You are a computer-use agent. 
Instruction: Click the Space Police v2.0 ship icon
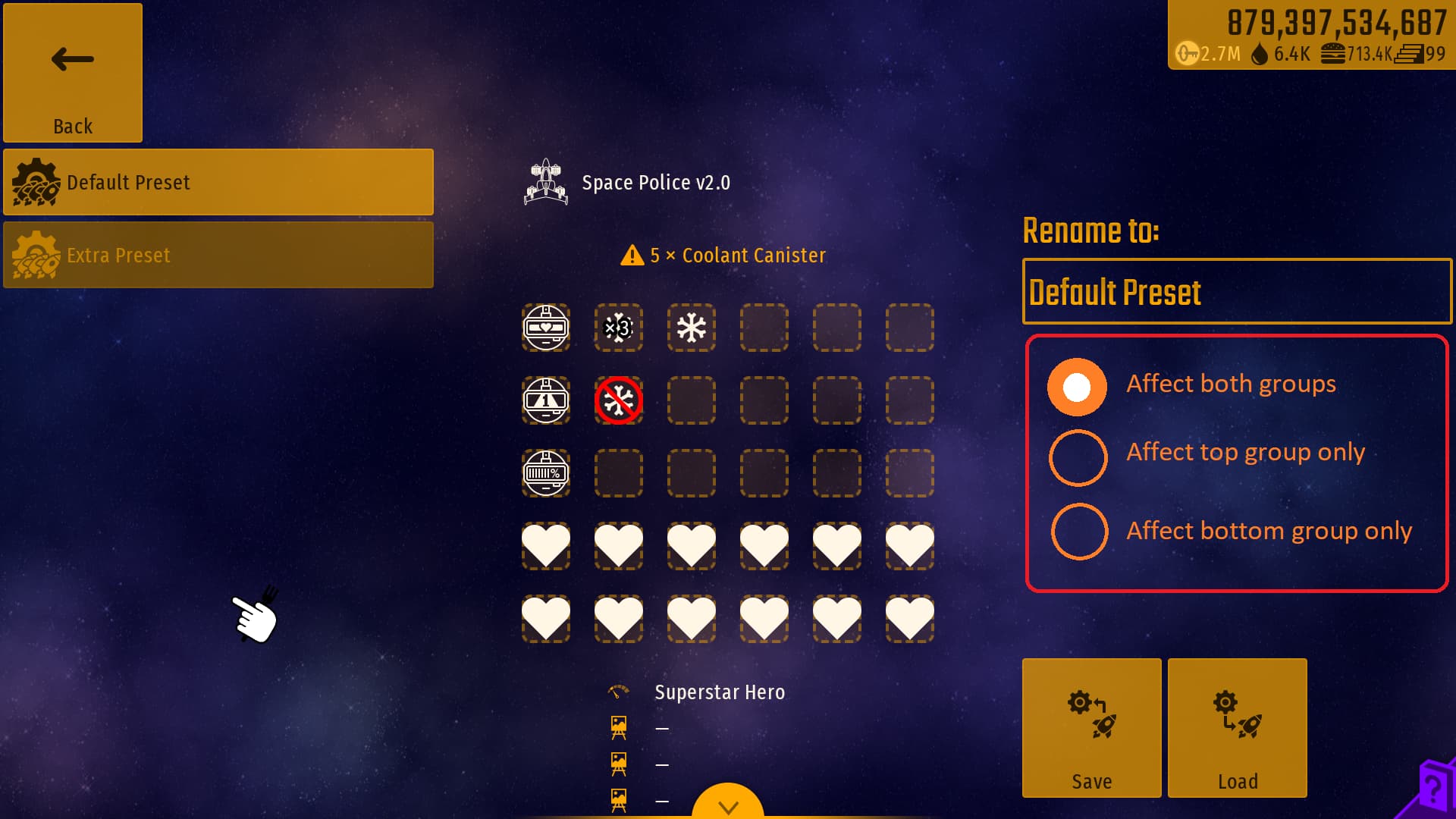(546, 183)
